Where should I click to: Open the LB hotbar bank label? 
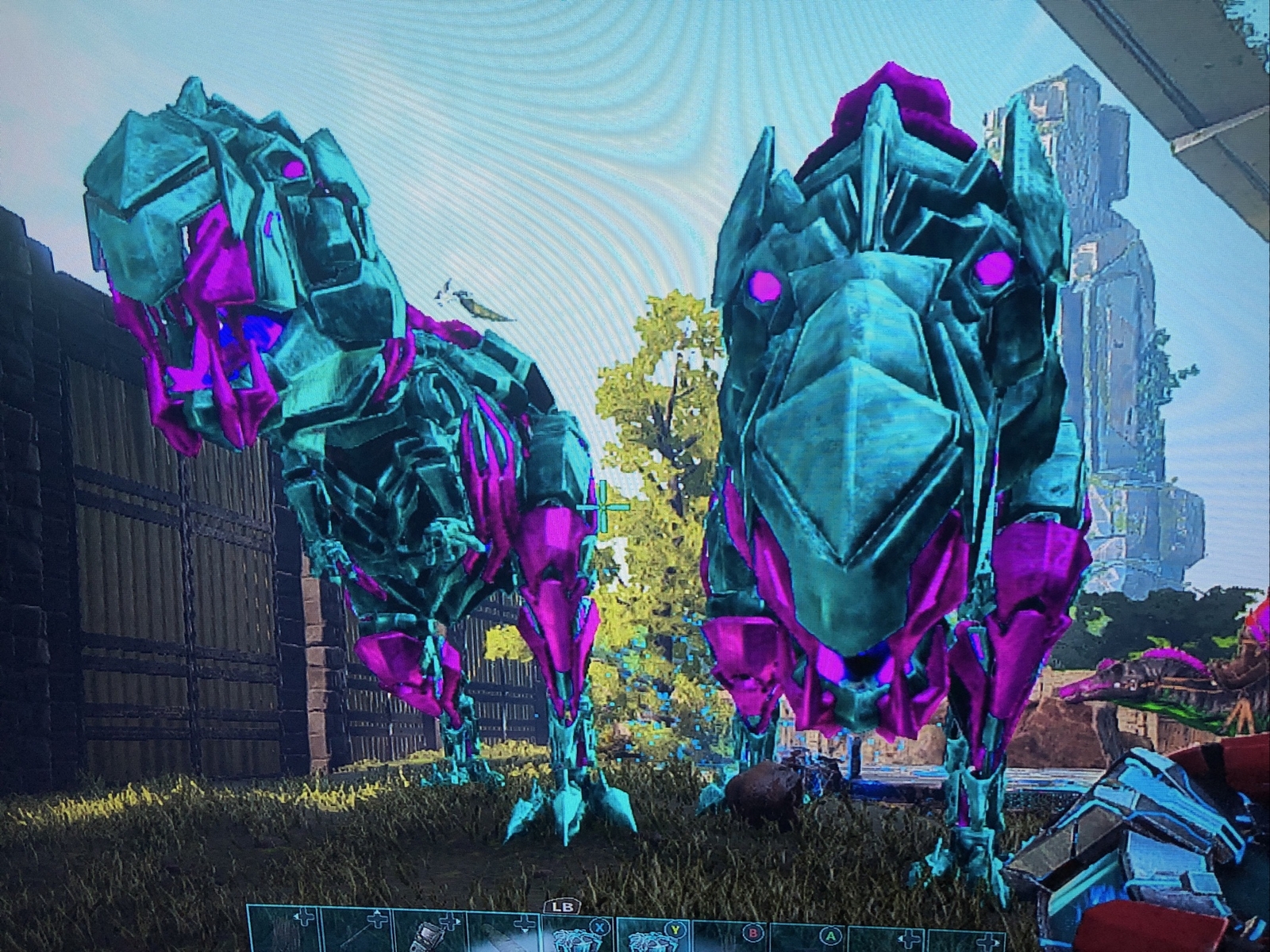pyautogui.click(x=563, y=907)
